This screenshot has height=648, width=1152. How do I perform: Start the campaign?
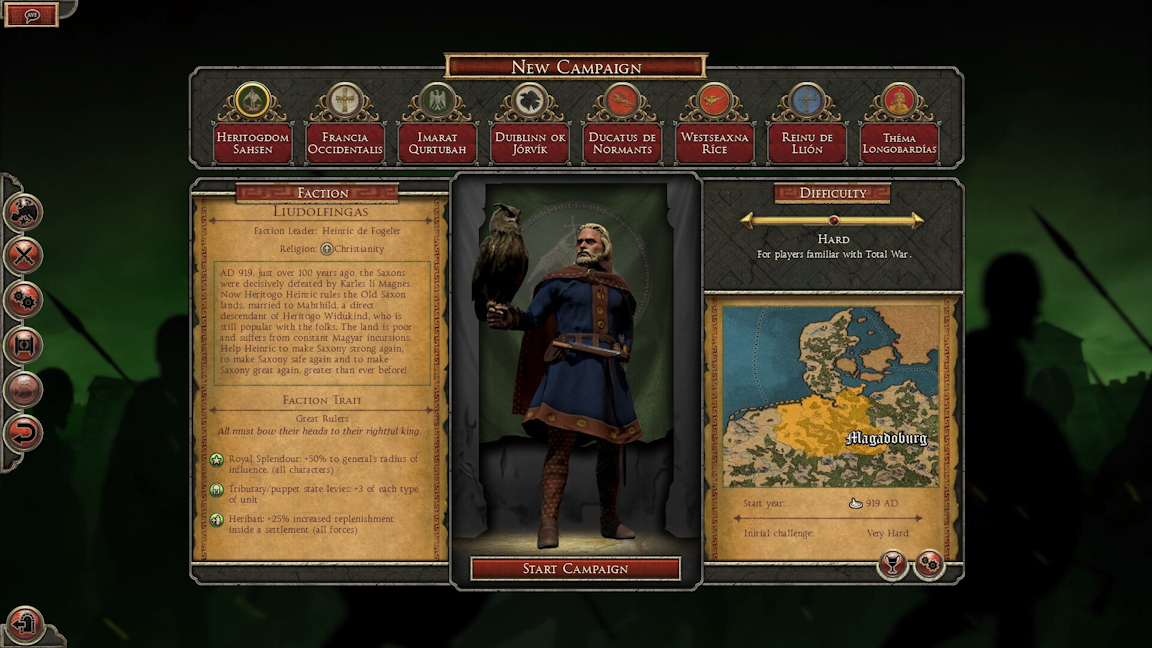575,569
